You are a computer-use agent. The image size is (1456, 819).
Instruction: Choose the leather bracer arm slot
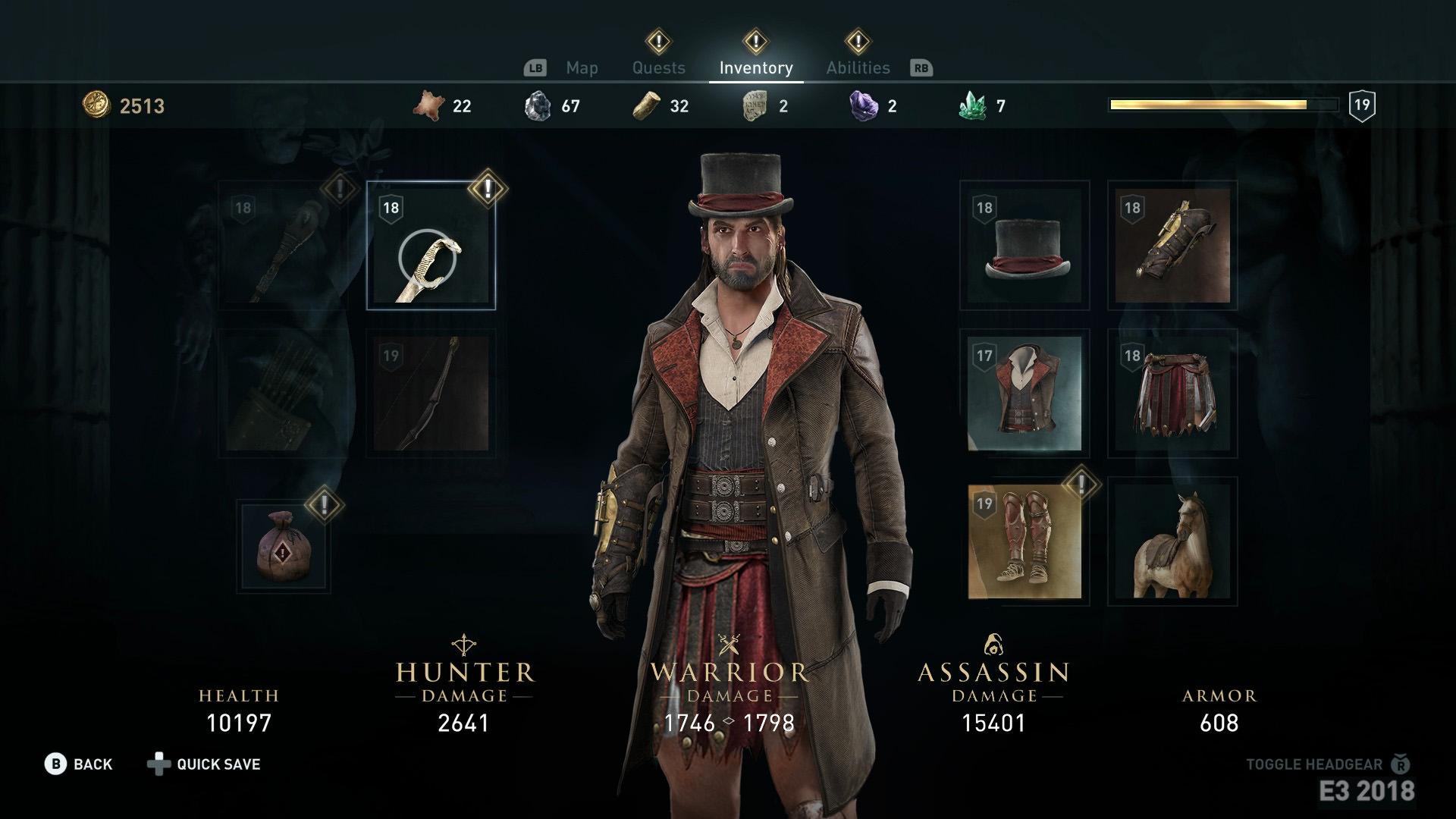coord(1172,246)
